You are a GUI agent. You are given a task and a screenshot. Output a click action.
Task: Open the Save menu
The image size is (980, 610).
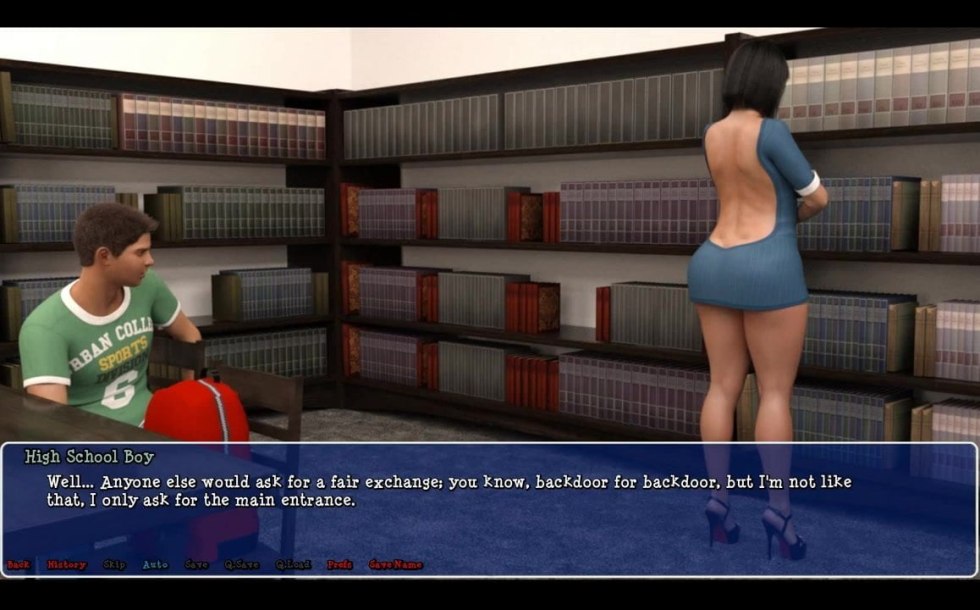(197, 565)
